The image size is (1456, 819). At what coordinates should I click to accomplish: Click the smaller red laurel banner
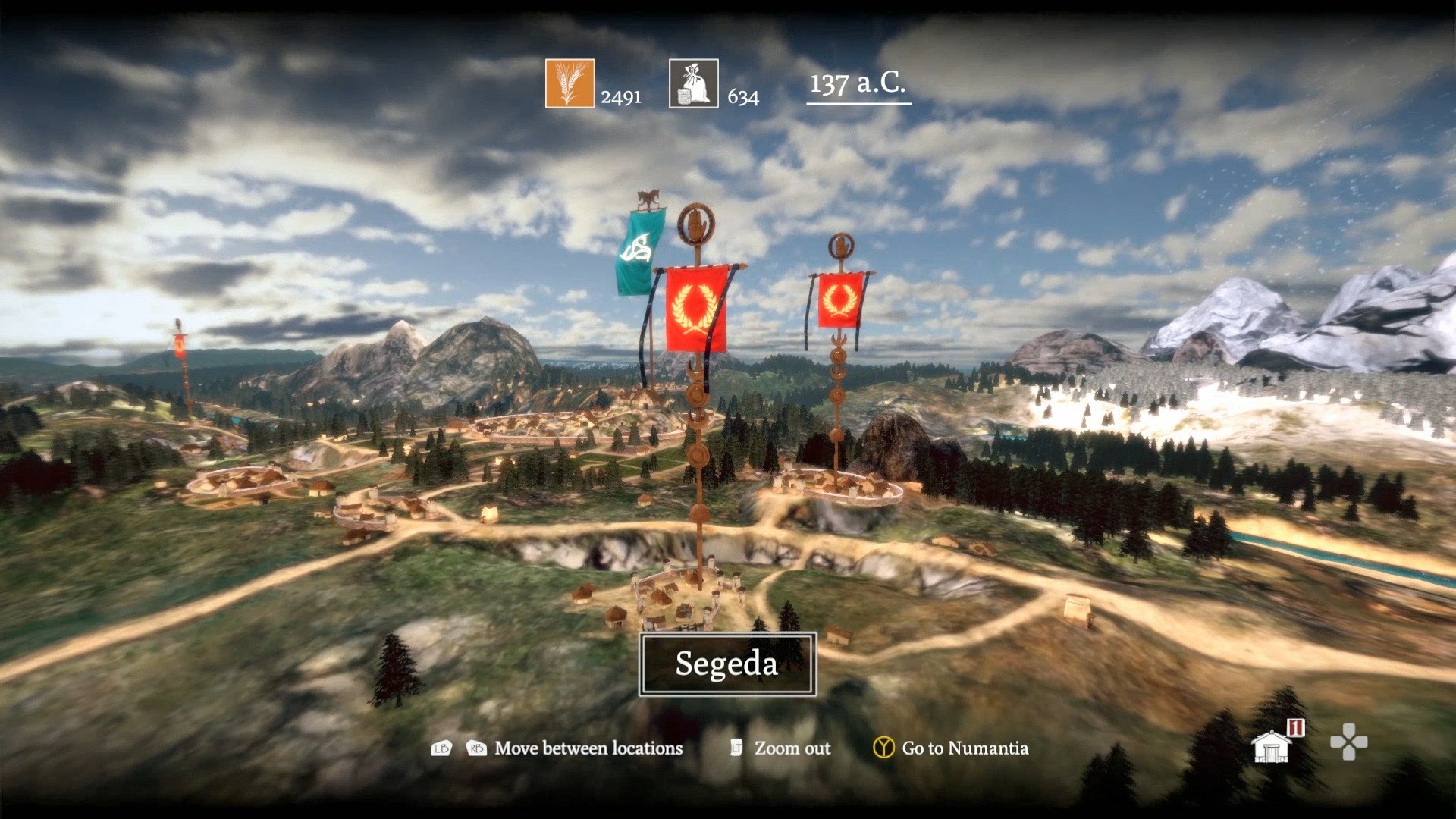point(840,298)
